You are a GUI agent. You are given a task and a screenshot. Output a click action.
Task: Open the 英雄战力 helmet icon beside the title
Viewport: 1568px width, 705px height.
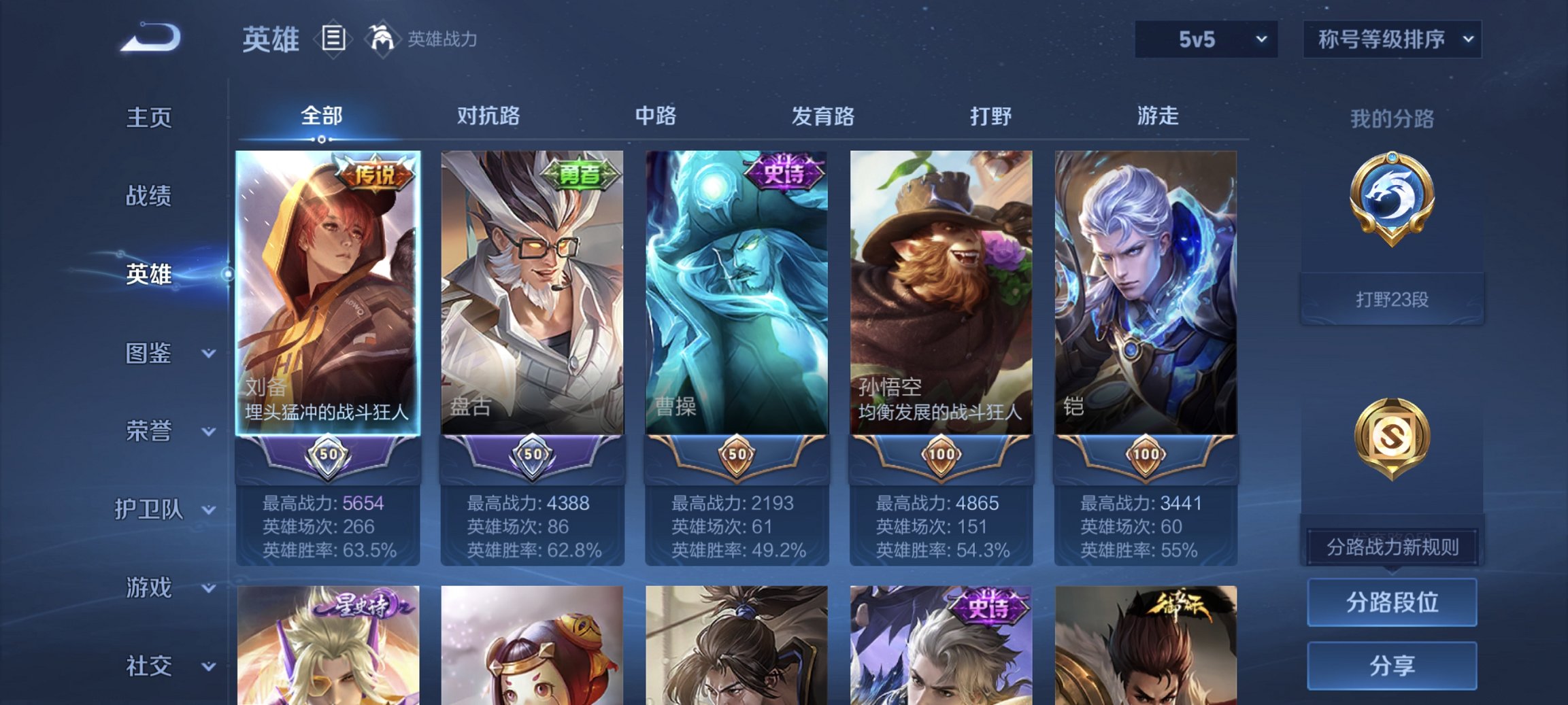(x=383, y=39)
